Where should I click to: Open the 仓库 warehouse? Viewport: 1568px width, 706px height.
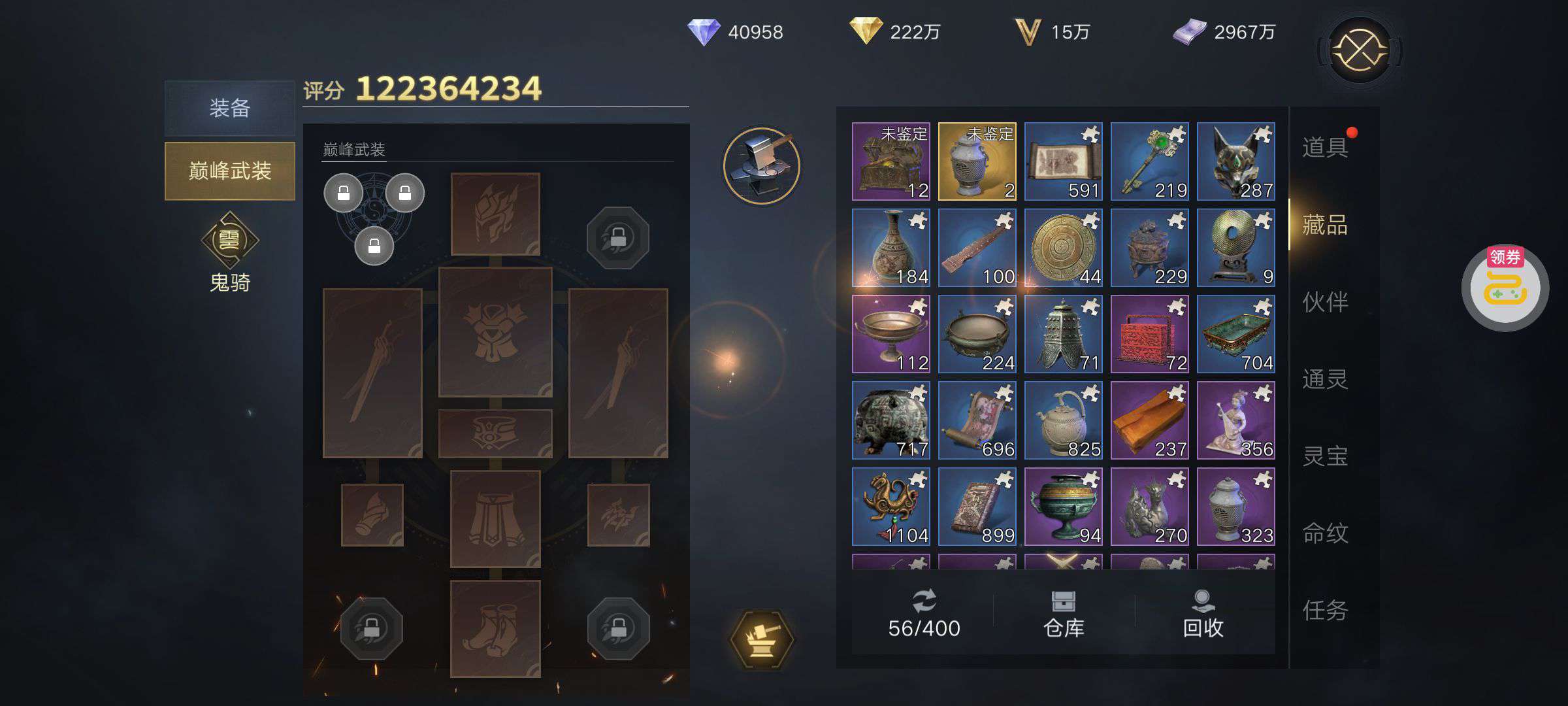point(1064,613)
